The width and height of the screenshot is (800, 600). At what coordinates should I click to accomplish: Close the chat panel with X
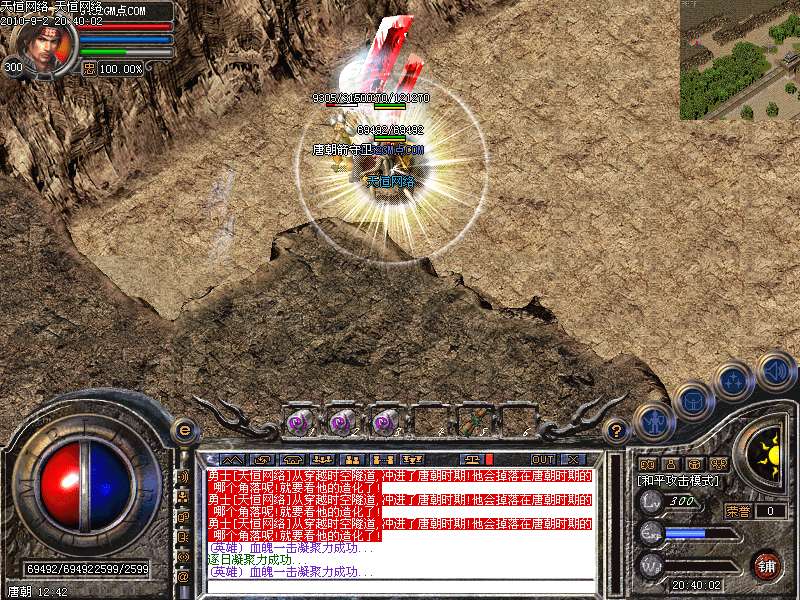click(572, 460)
